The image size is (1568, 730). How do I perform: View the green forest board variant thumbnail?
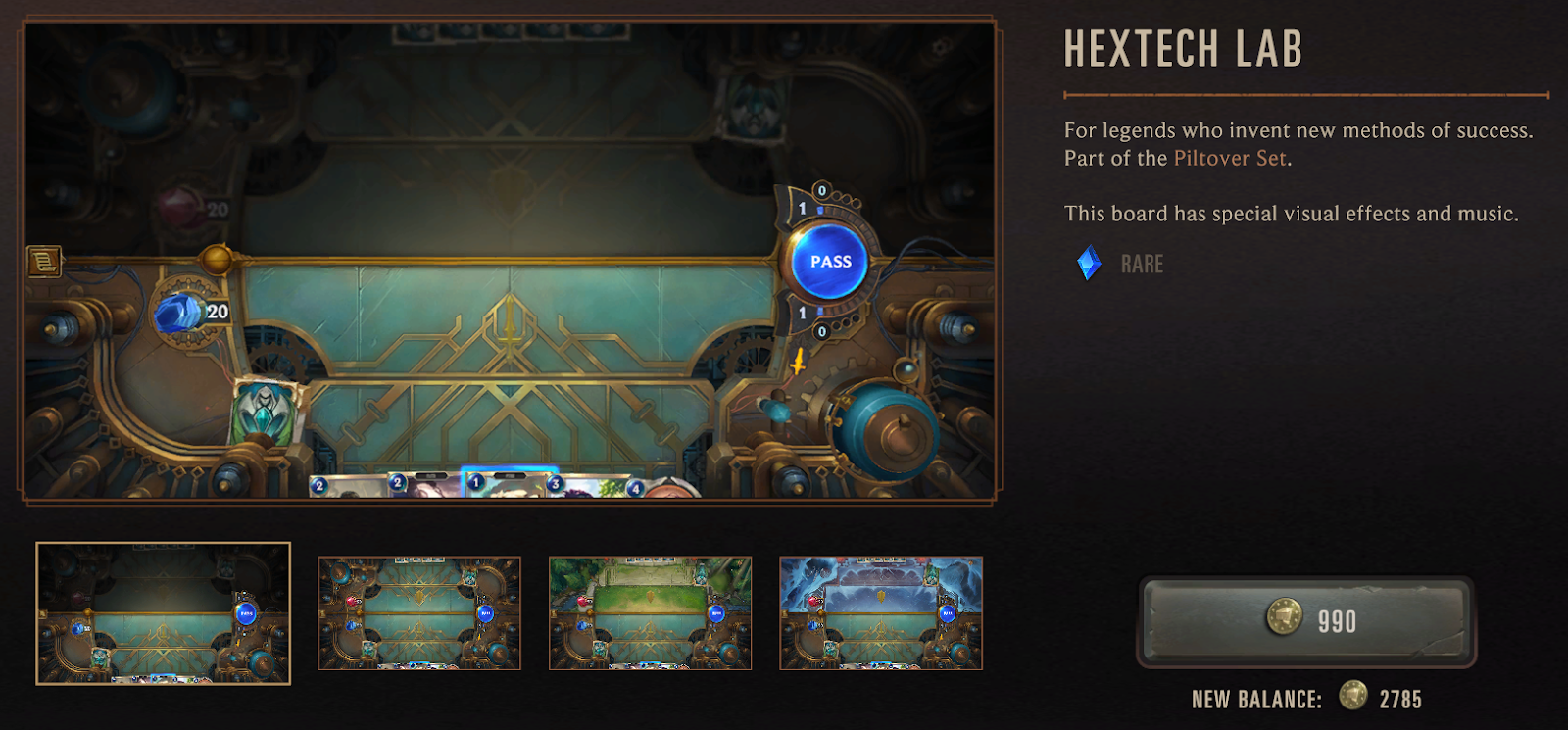click(x=650, y=613)
